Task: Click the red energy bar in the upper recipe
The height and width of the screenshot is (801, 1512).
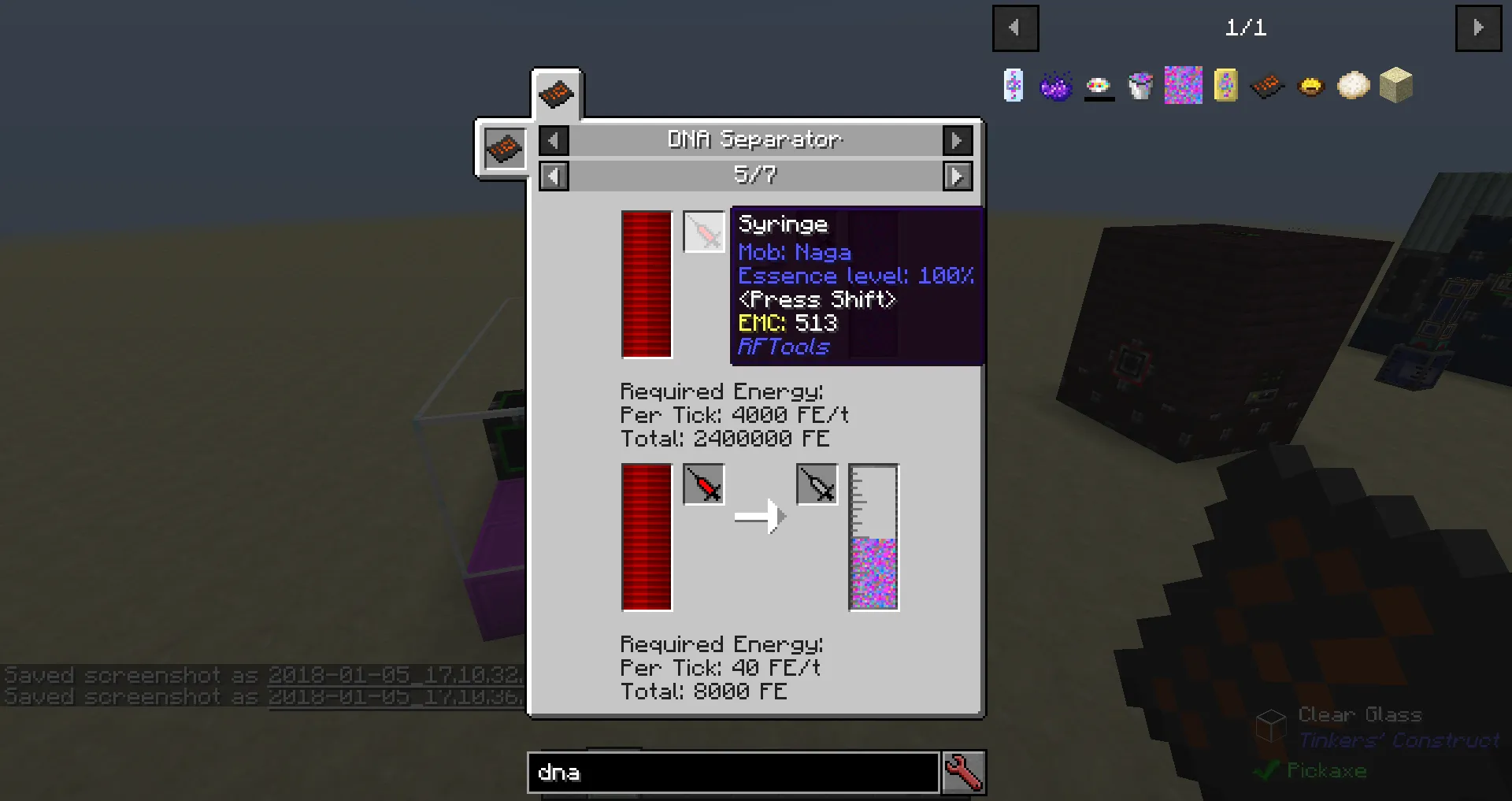Action: (646, 285)
